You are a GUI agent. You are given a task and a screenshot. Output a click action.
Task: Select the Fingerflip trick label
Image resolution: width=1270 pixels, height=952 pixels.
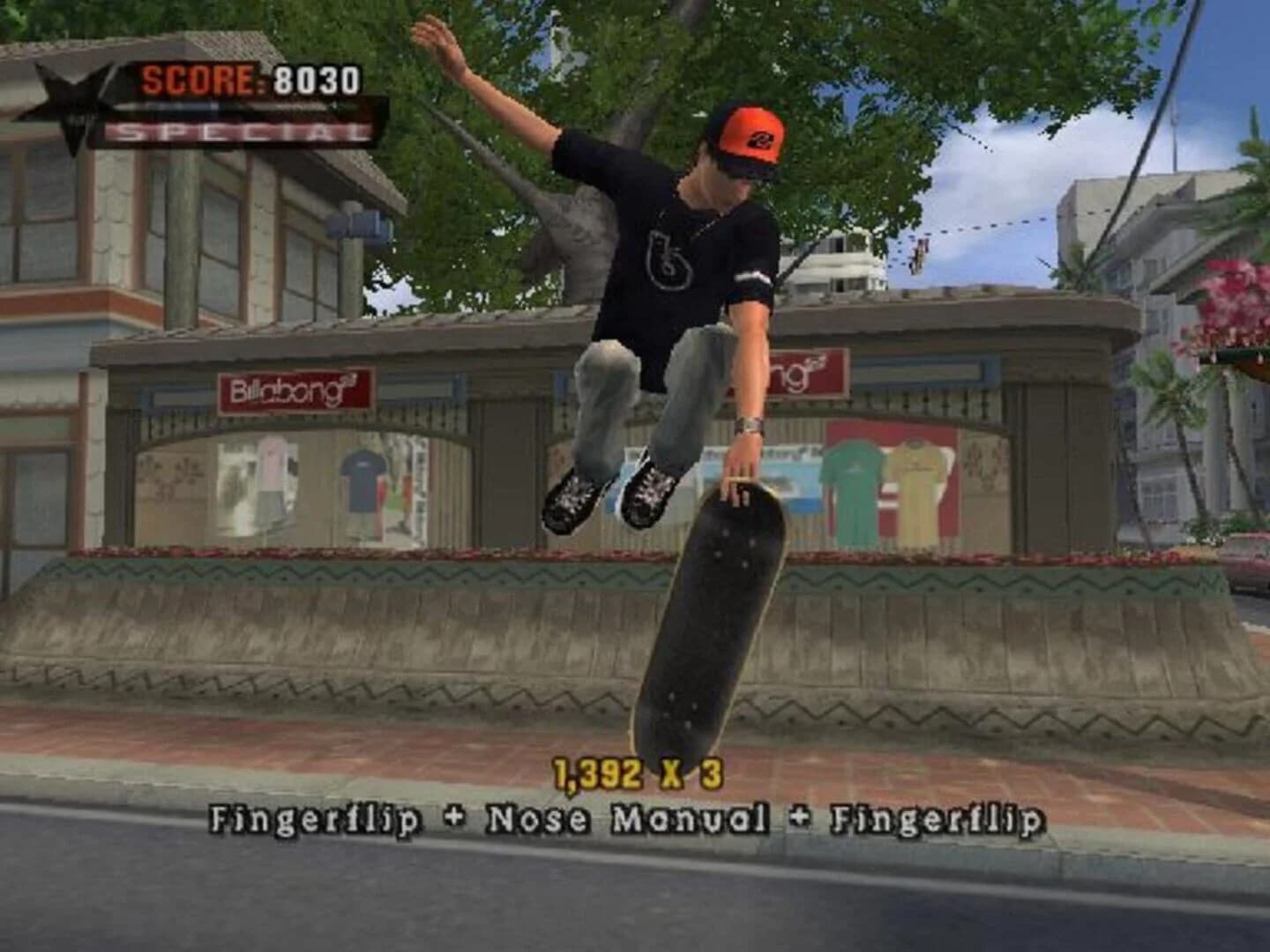click(x=313, y=820)
